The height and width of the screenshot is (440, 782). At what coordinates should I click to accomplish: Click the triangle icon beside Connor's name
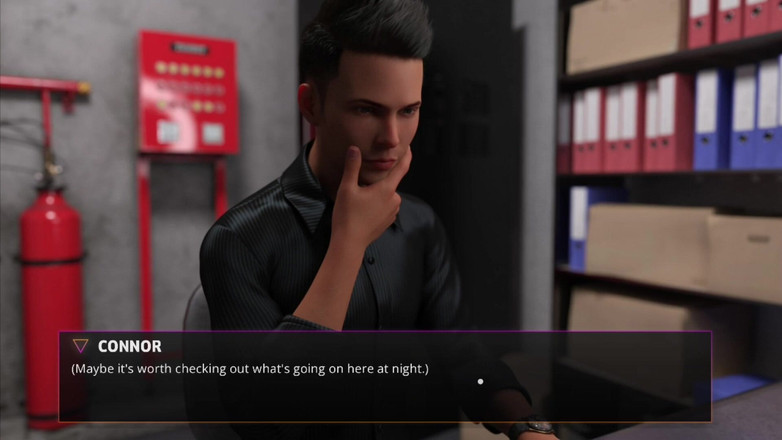click(x=80, y=346)
